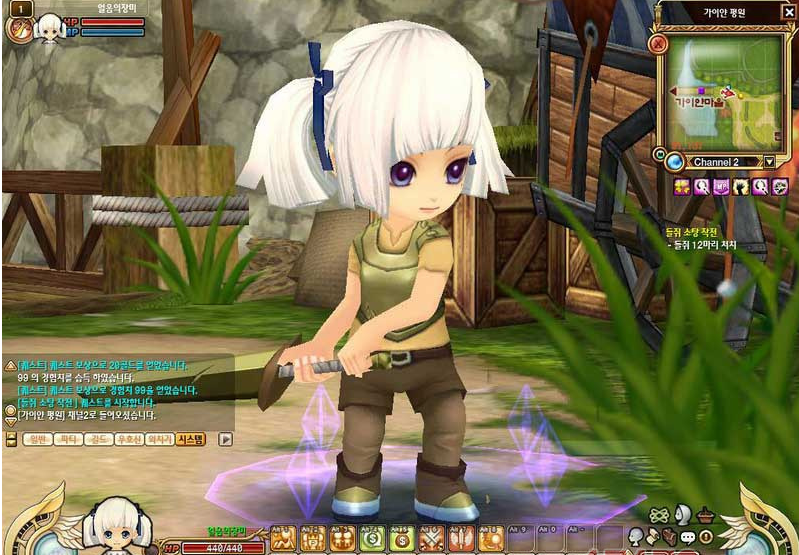Click the red round button beside the minimap
Image resolution: width=799 pixels, height=555 pixels.
click(x=657, y=43)
